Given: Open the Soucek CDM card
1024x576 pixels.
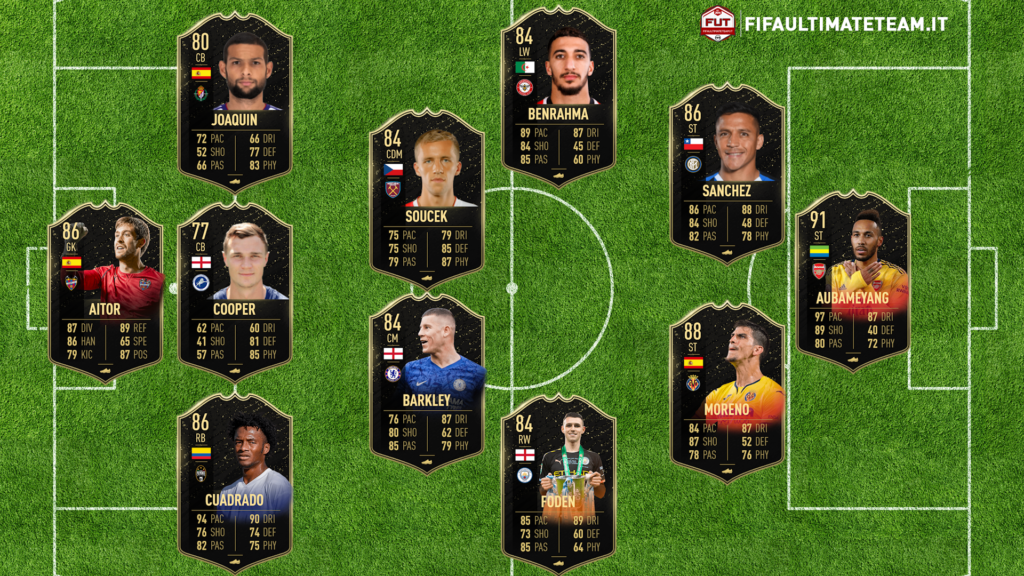Looking at the screenshot, I should (x=427, y=196).
